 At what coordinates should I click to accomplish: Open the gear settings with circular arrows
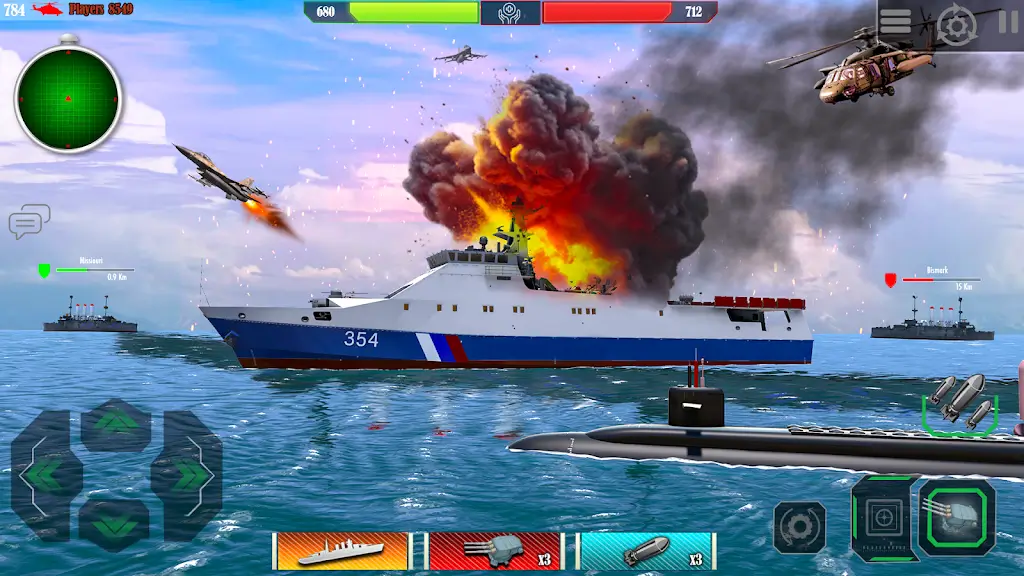click(957, 26)
